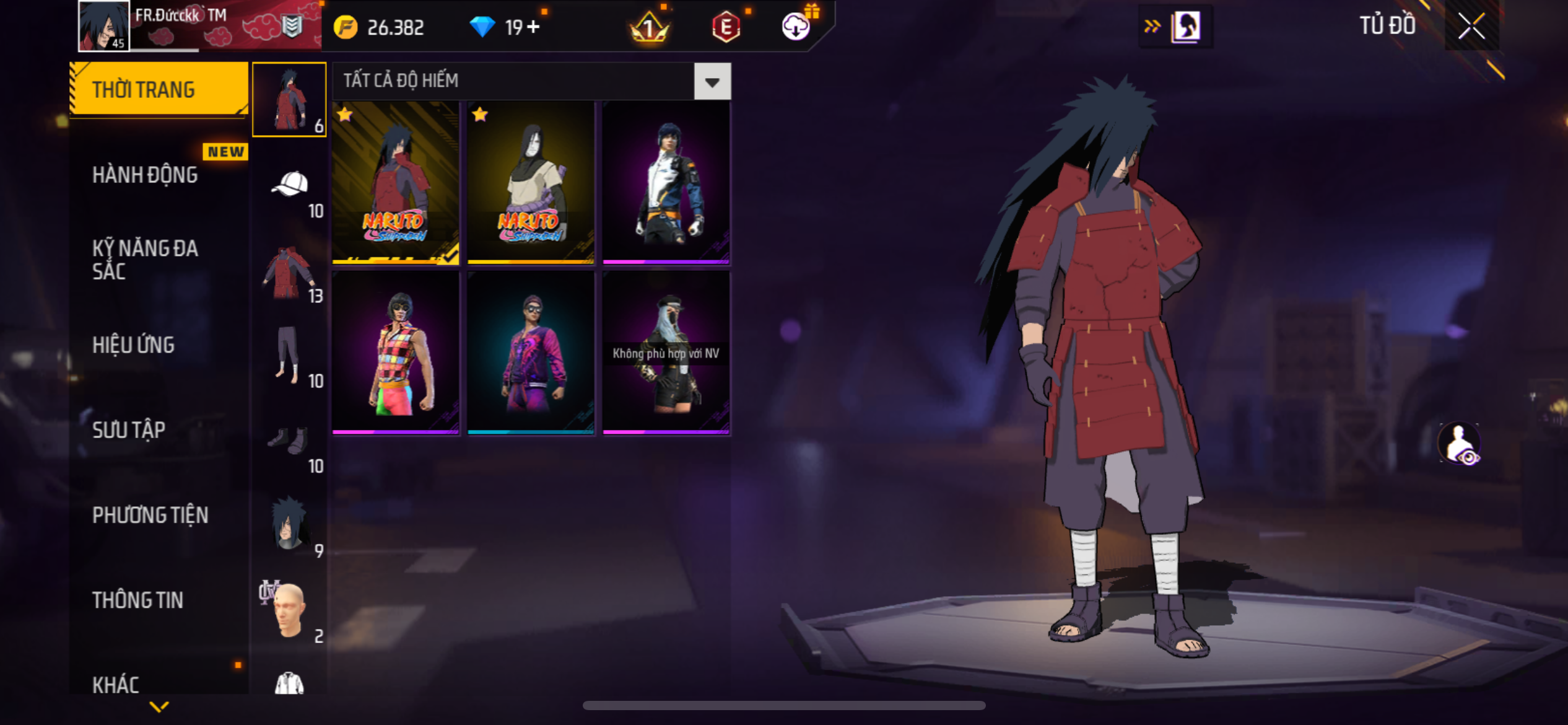The image size is (1568, 725).
Task: Select the white and blue jacket outfit
Action: coord(666,183)
